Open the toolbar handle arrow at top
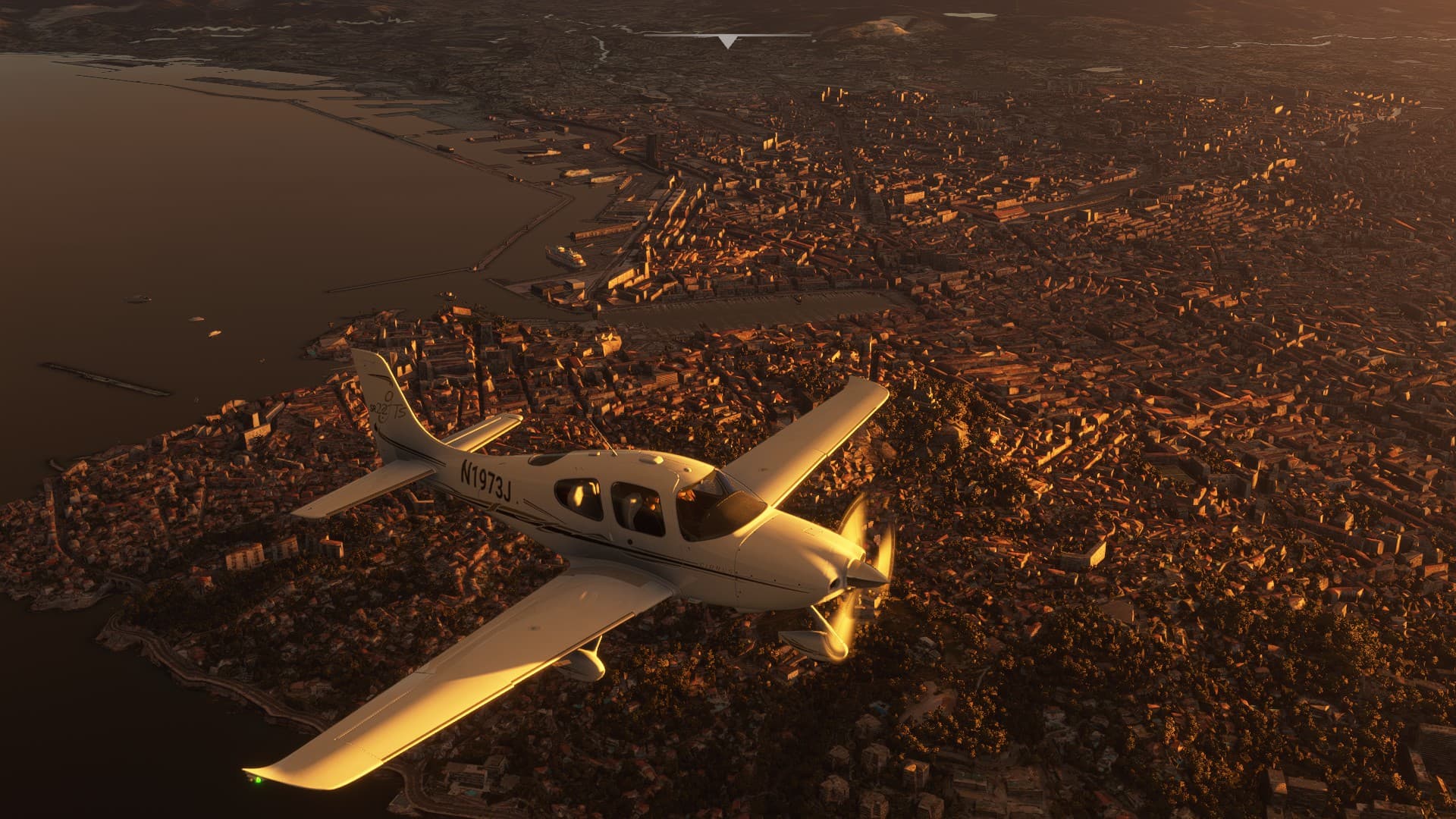 [727, 42]
